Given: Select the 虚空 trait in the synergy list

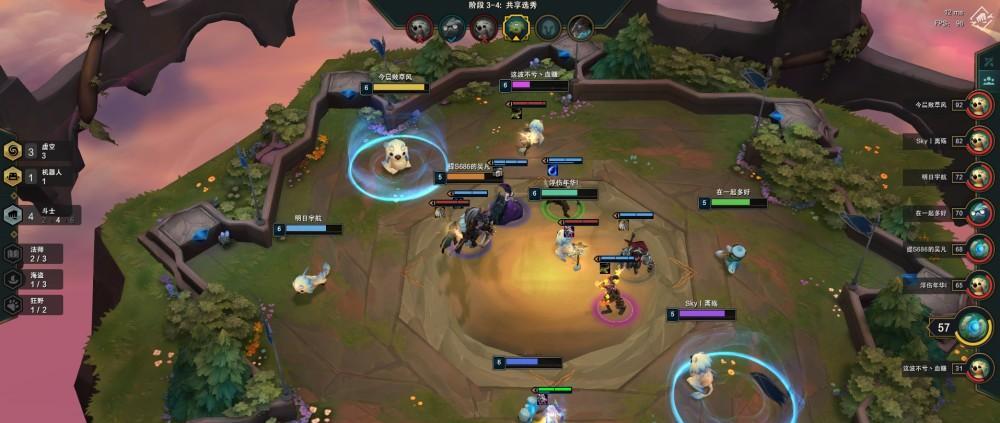Looking at the screenshot, I should (30, 151).
